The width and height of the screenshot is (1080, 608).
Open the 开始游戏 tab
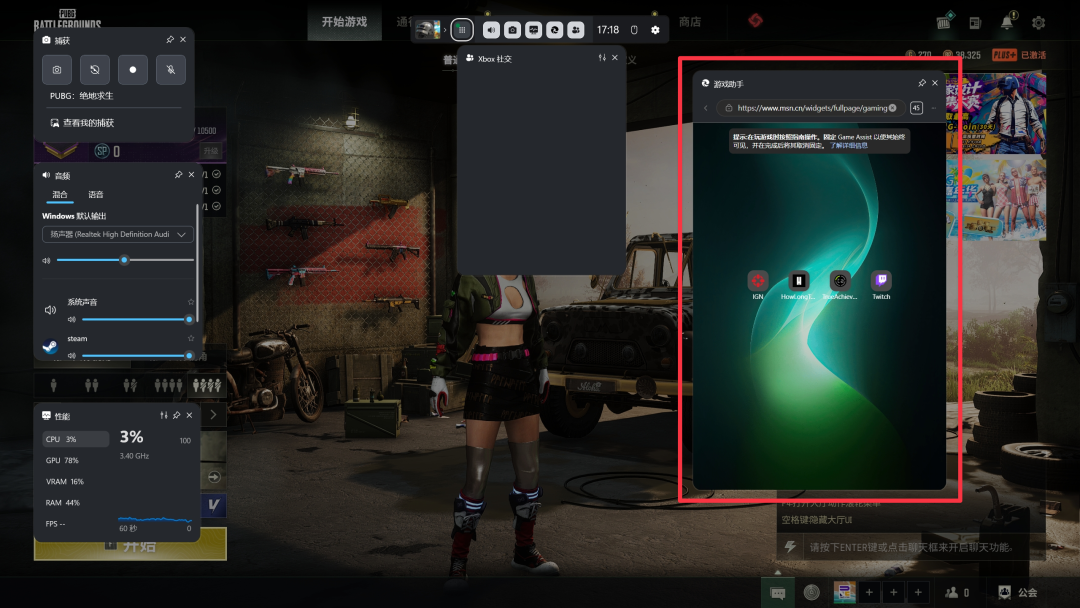pos(344,22)
